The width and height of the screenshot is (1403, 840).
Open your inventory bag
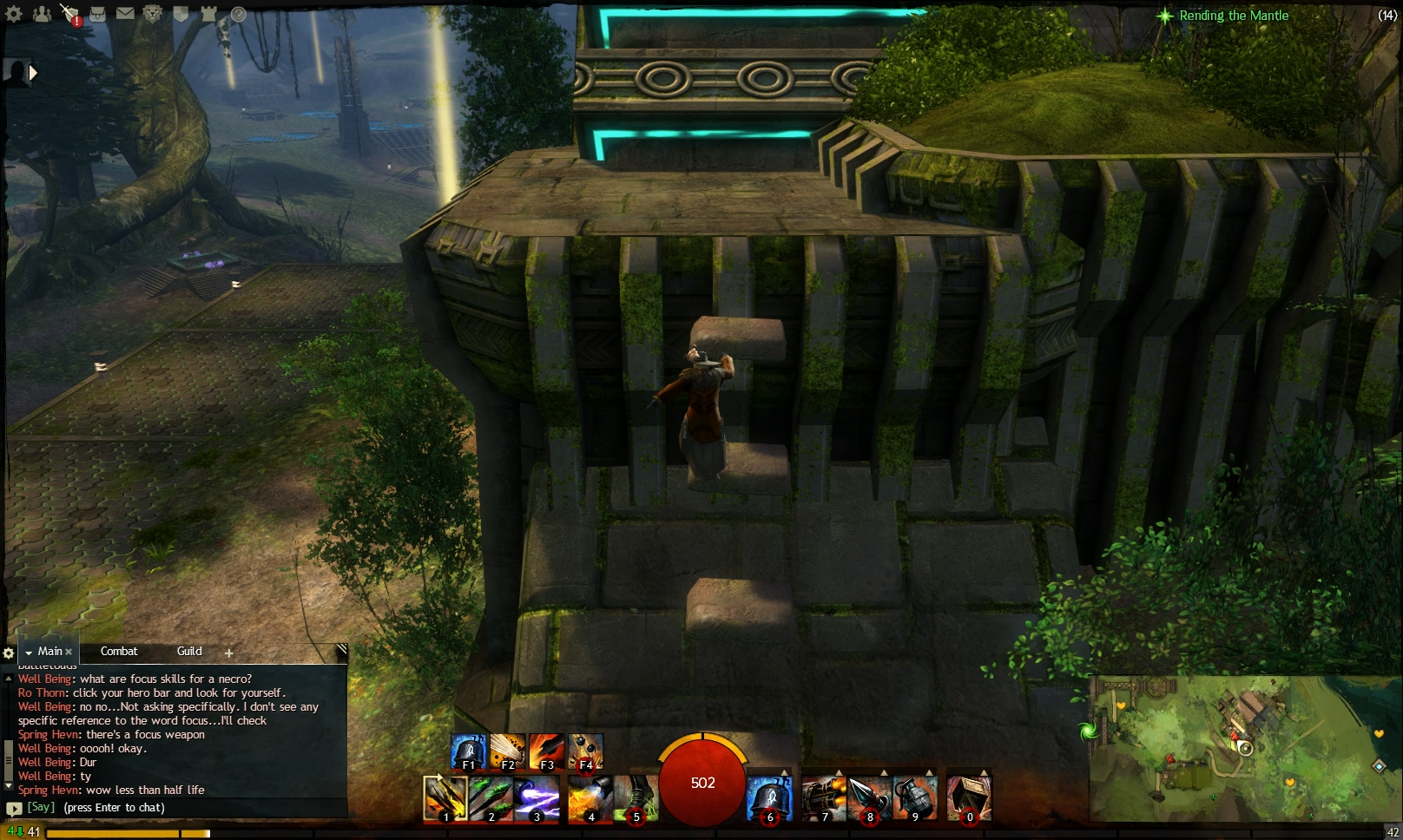pos(98,14)
